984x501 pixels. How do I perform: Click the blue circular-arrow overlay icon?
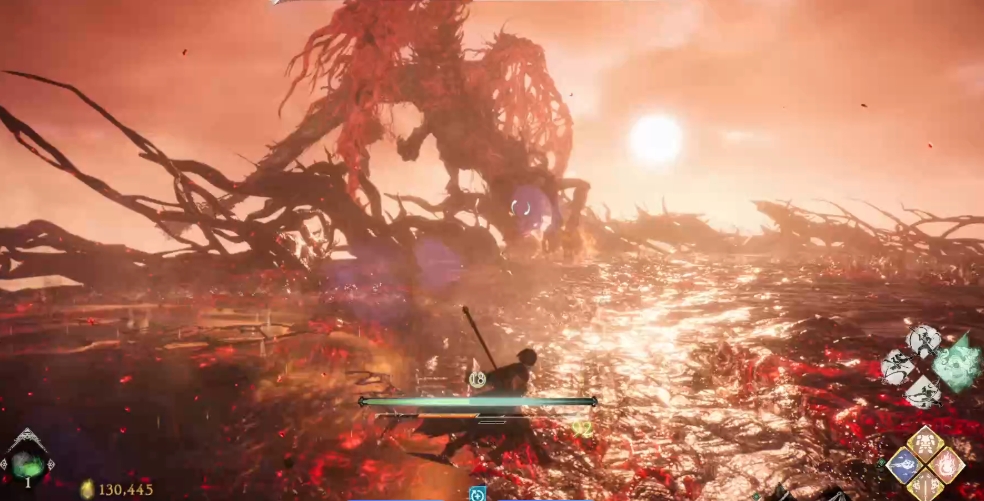[478, 494]
